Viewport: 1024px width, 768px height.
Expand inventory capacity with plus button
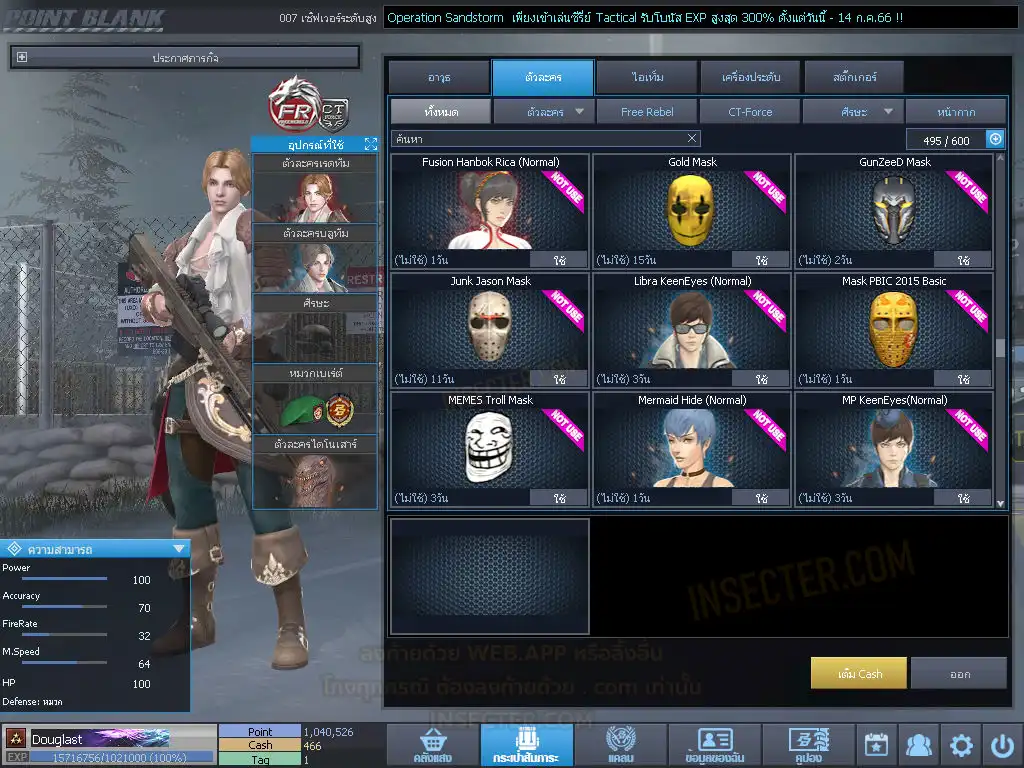pos(995,139)
